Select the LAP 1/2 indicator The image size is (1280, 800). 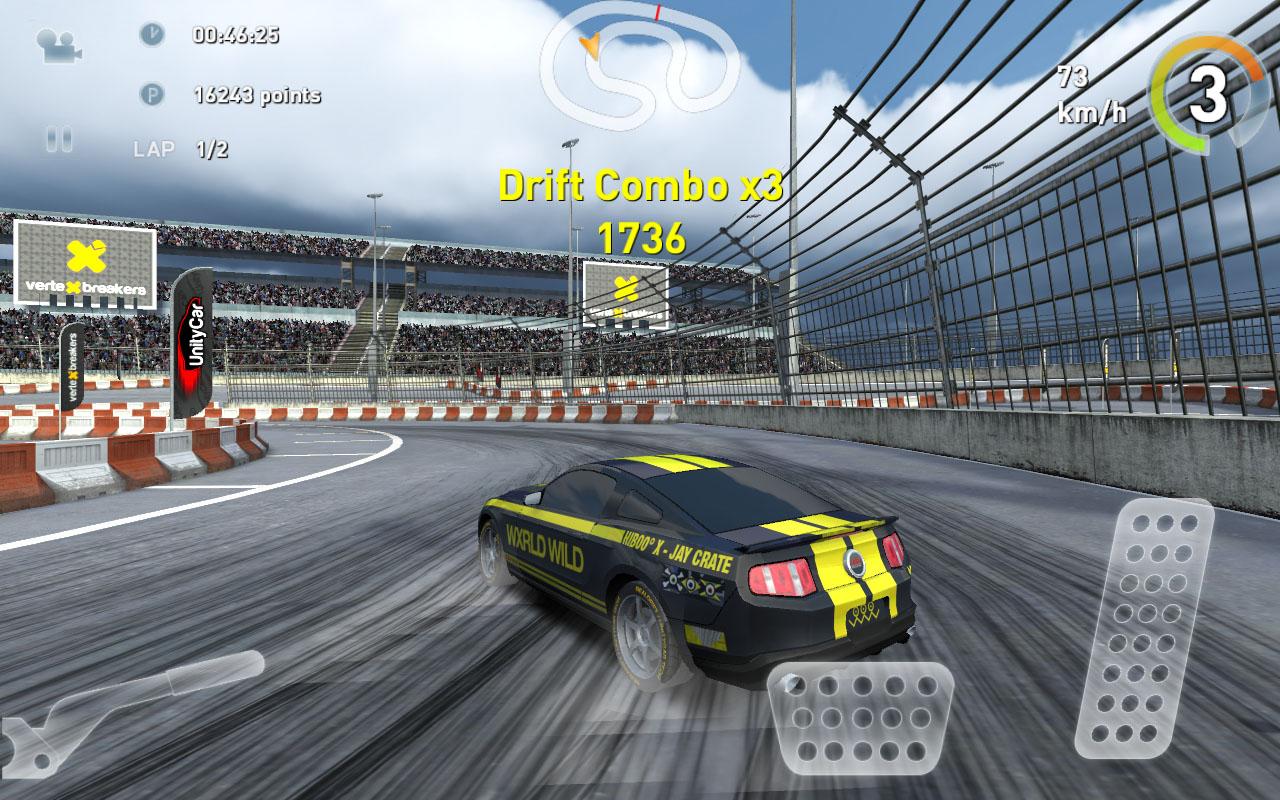click(x=168, y=147)
